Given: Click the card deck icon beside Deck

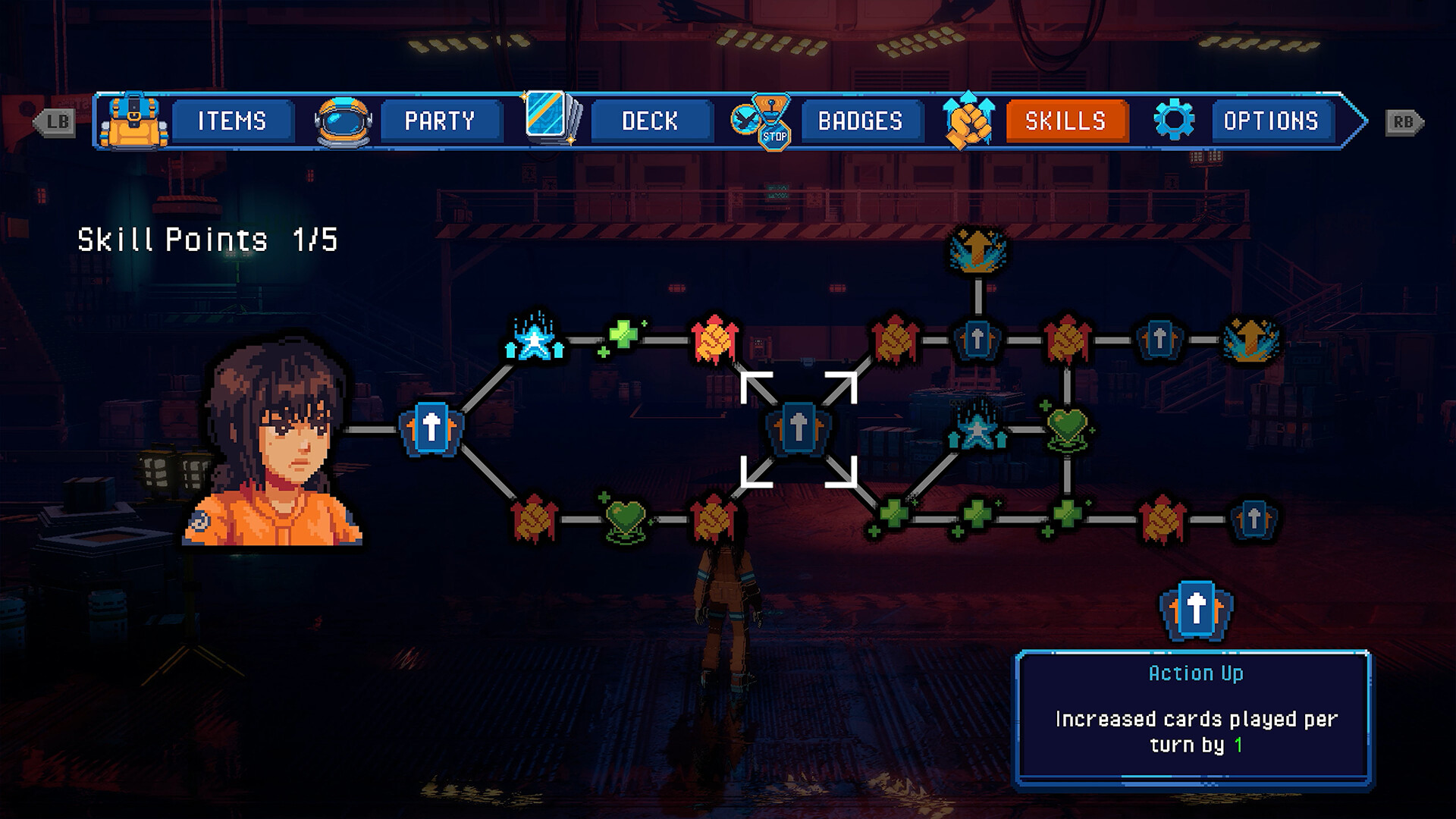Looking at the screenshot, I should tap(553, 120).
